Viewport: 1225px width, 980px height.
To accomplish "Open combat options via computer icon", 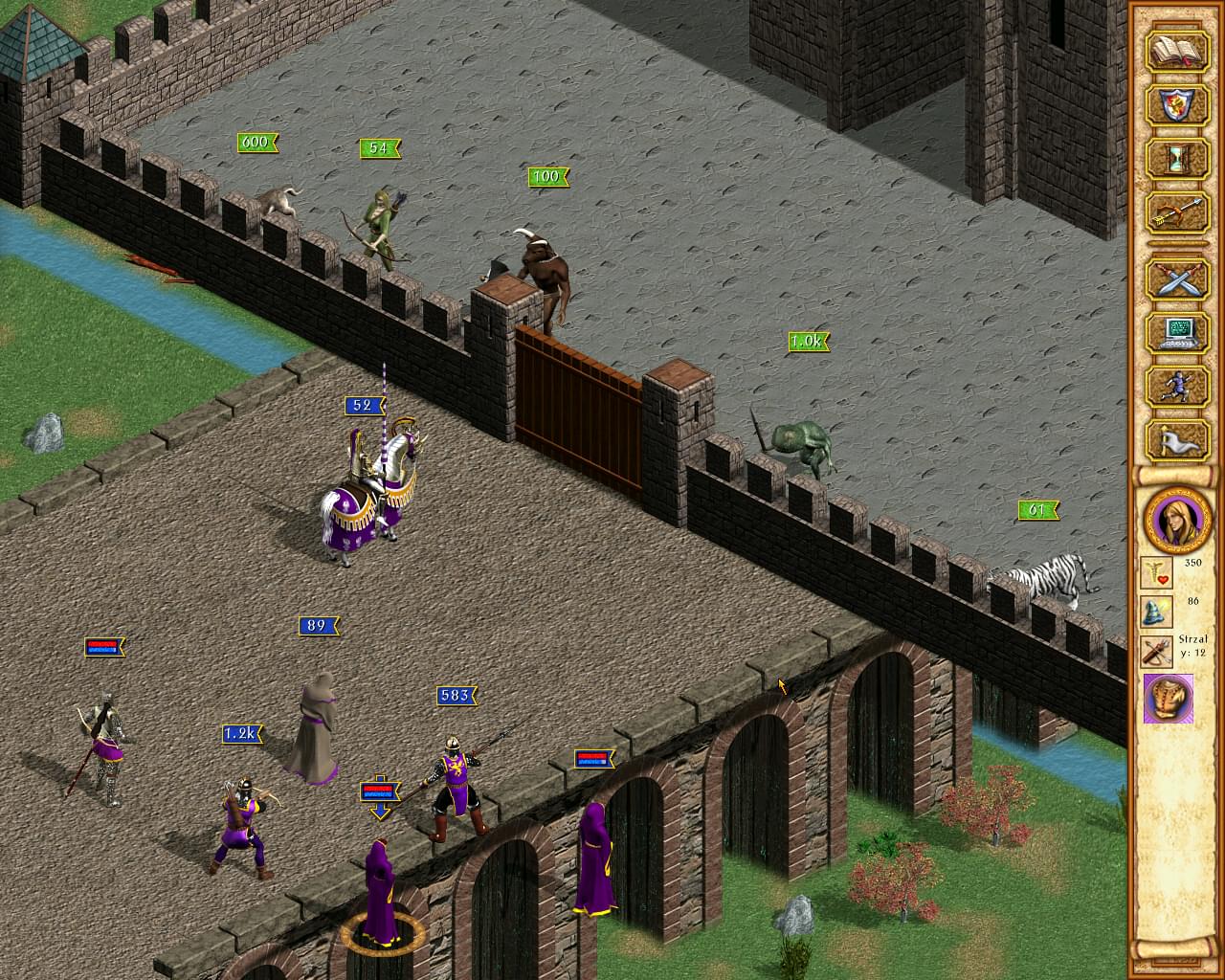I will click(1175, 333).
